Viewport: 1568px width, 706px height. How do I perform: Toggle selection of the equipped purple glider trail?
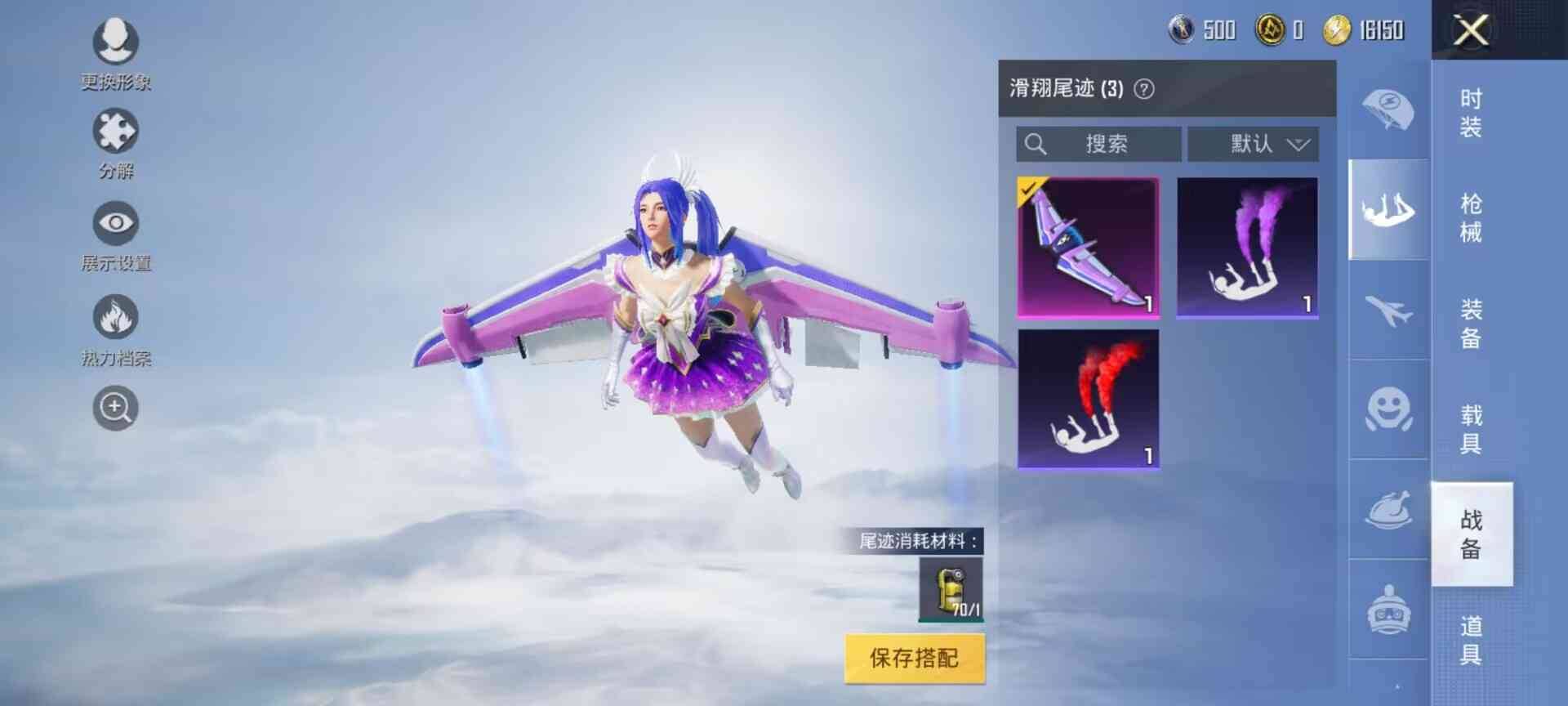click(x=1086, y=245)
